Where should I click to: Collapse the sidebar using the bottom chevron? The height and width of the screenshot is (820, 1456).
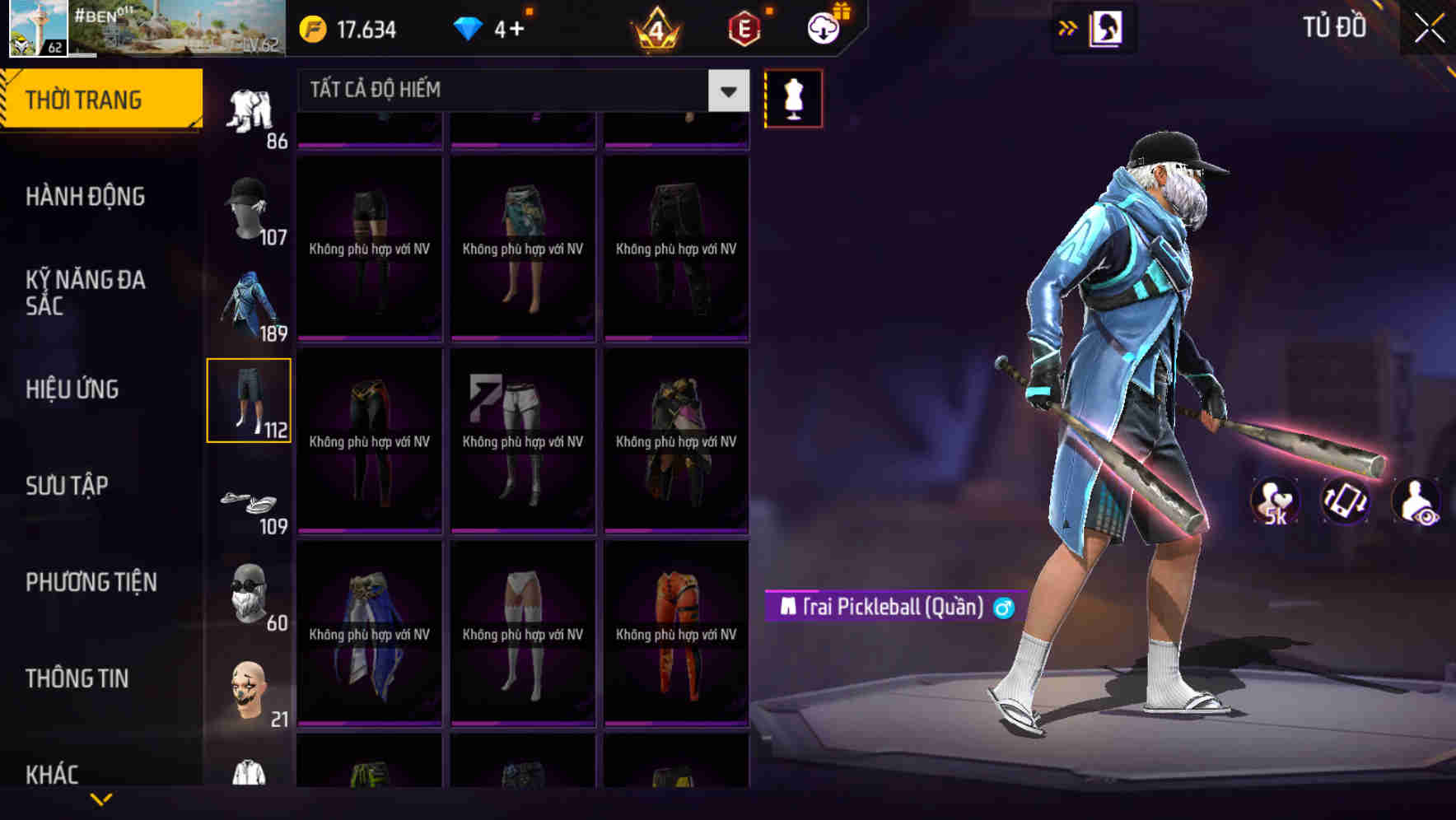click(100, 799)
